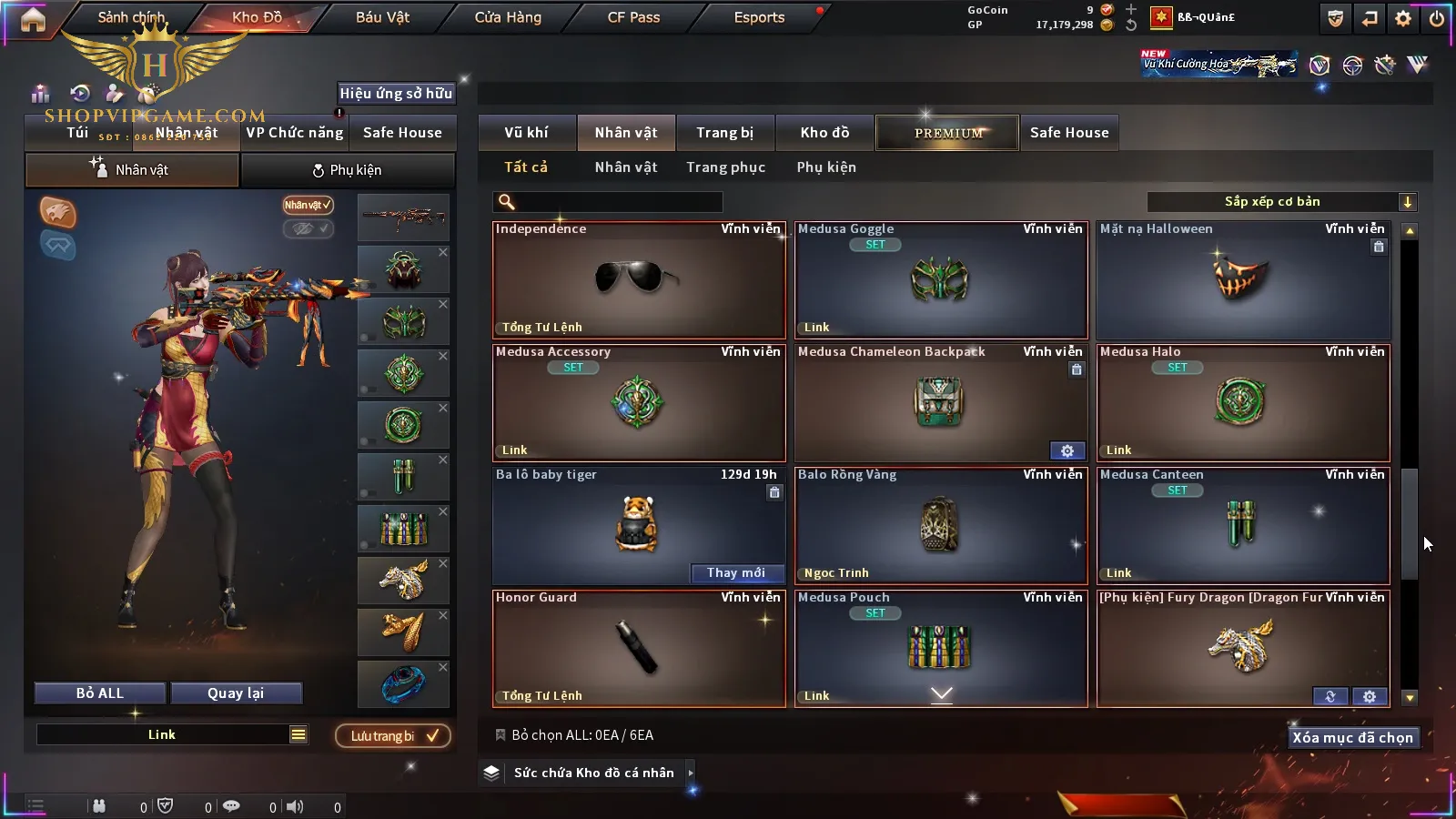Go to the CF Pass menu
The height and width of the screenshot is (819, 1456).
[633, 17]
